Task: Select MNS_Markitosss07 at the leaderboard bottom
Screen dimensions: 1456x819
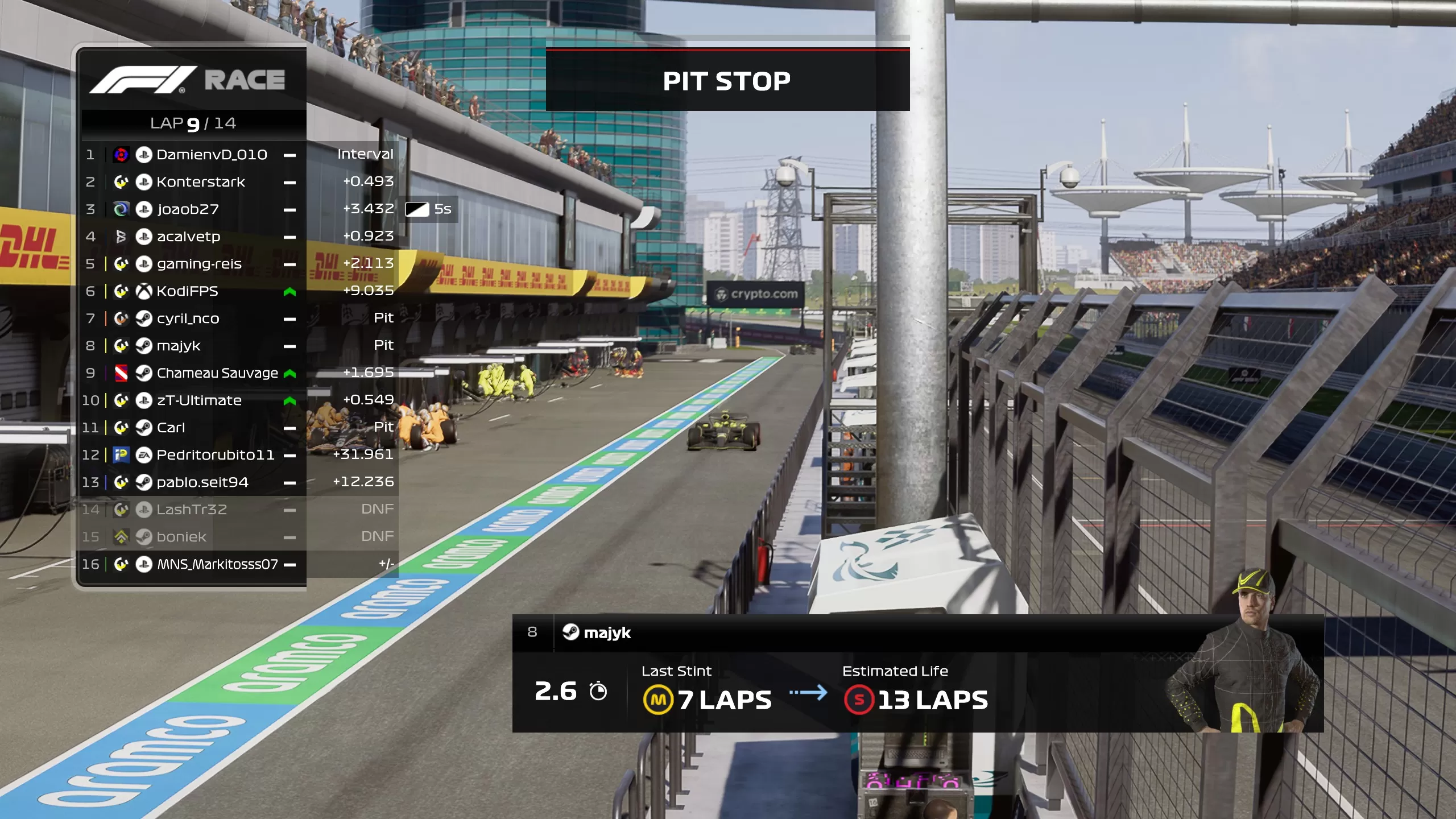Action: 217,564
